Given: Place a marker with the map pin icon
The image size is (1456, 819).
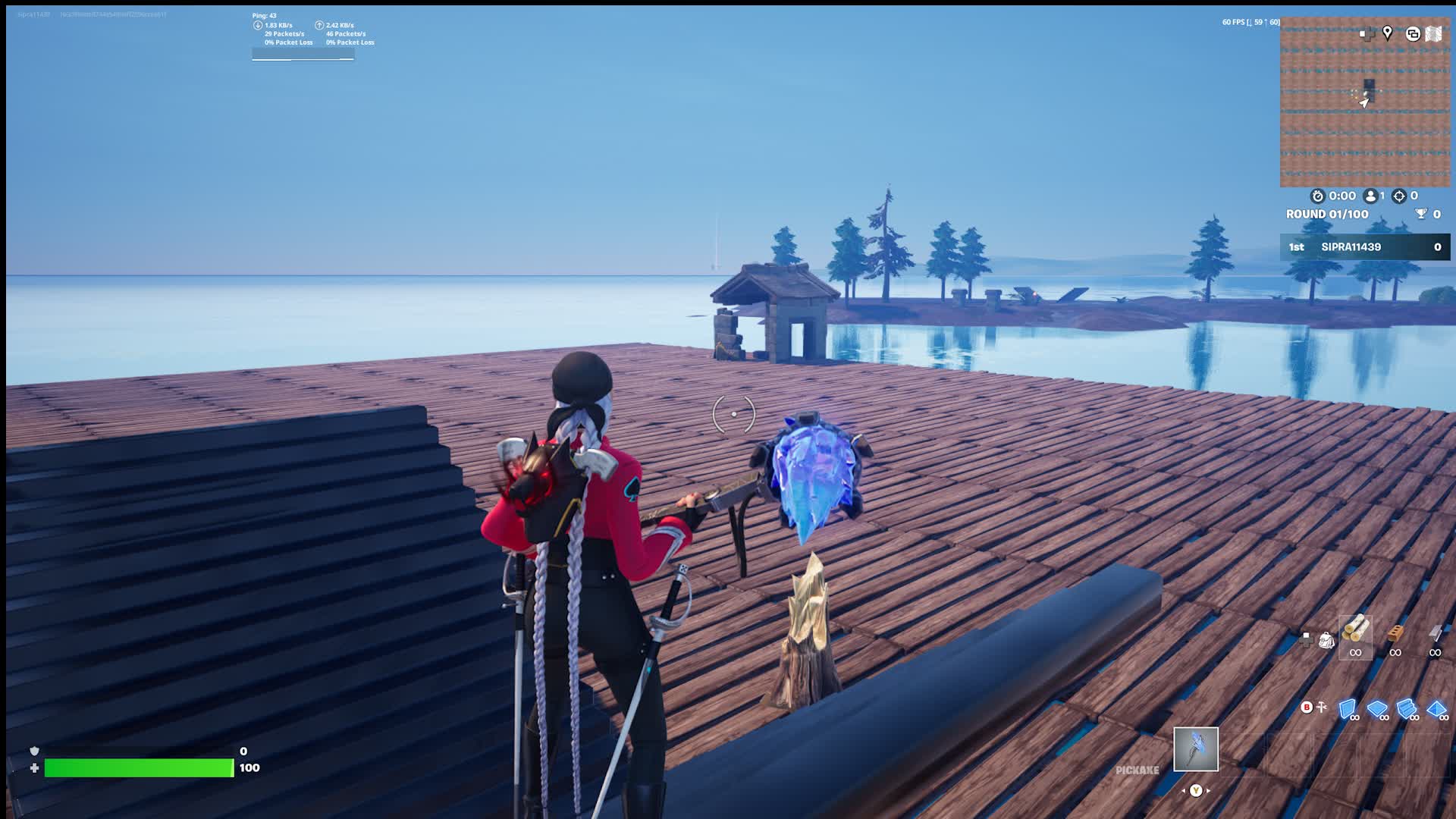Looking at the screenshot, I should pyautogui.click(x=1388, y=33).
